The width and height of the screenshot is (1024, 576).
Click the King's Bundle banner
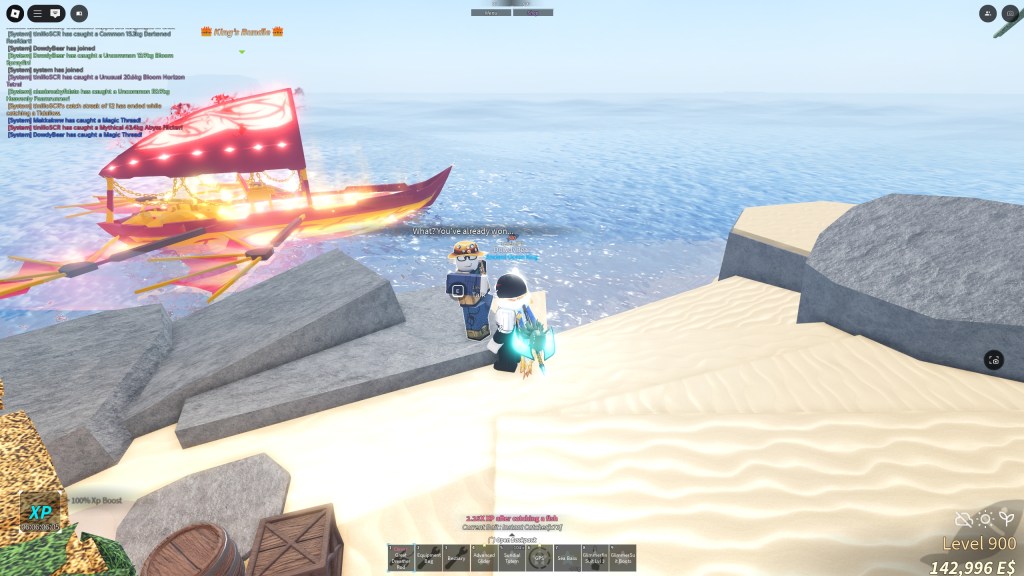[242, 32]
